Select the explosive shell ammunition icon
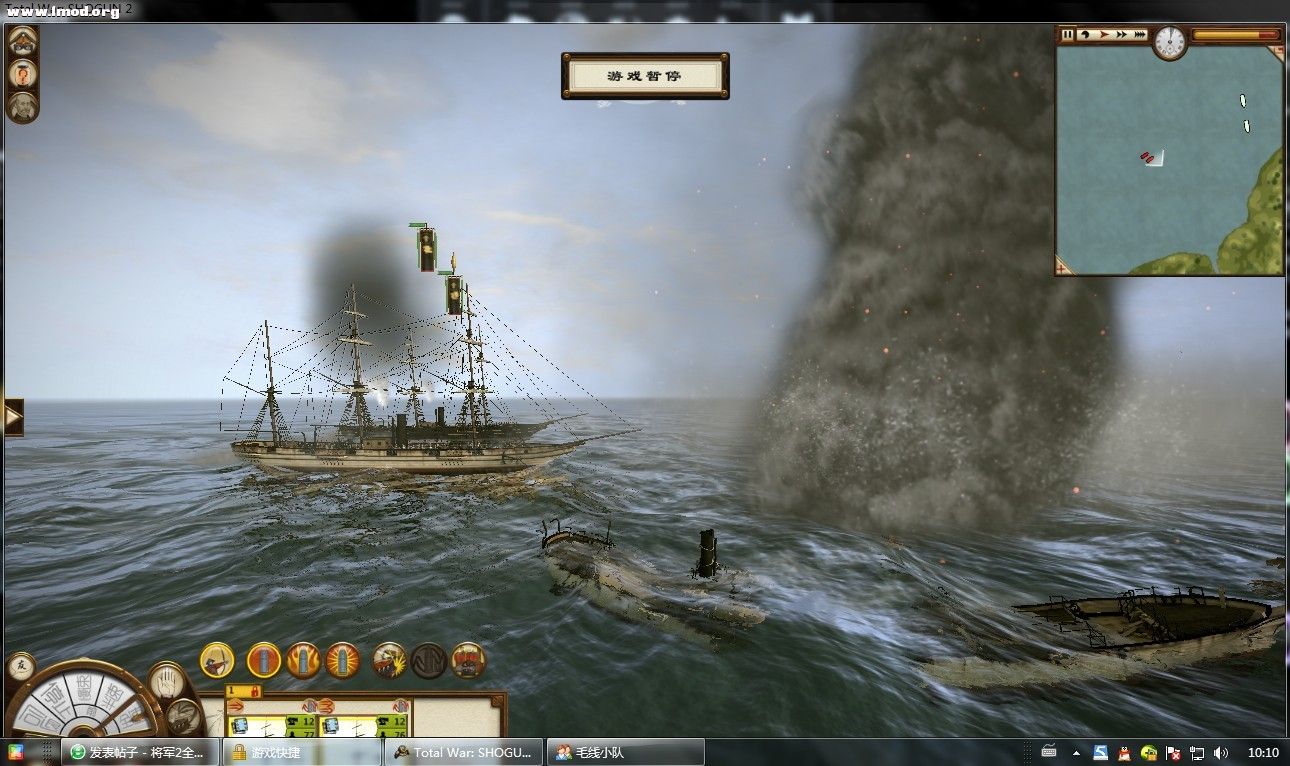 tap(342, 660)
